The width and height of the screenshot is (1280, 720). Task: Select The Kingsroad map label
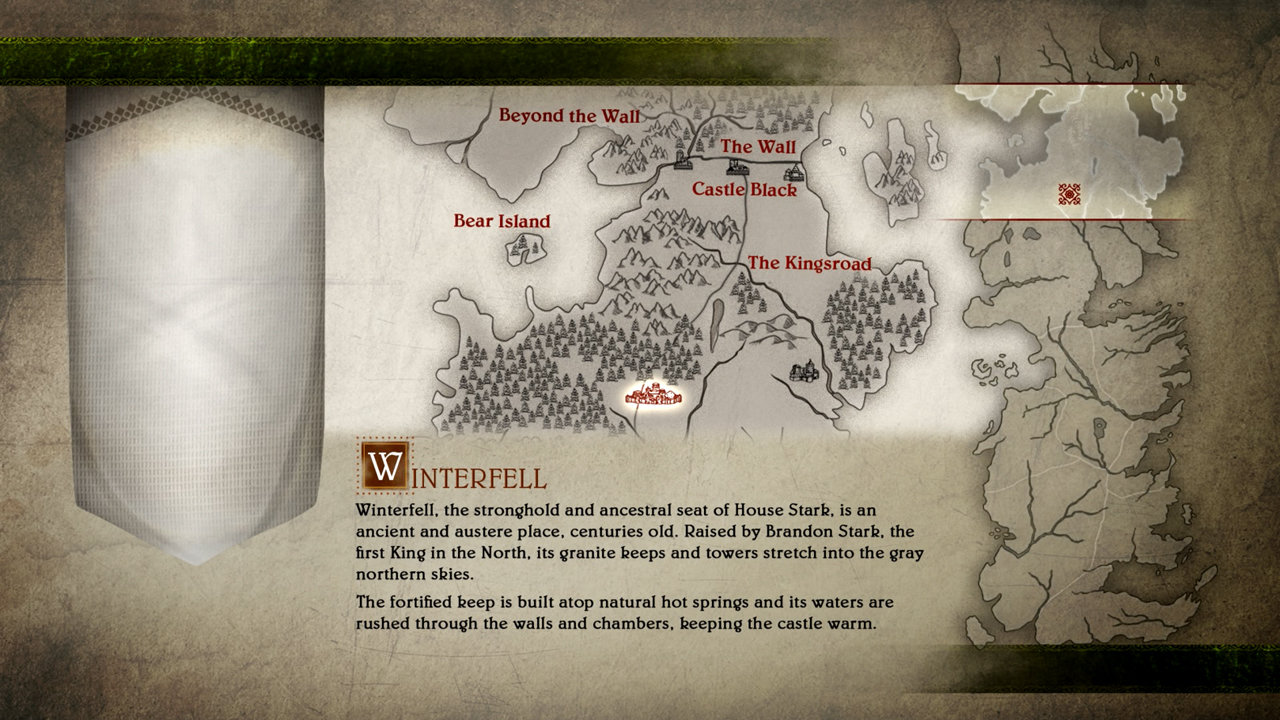809,264
